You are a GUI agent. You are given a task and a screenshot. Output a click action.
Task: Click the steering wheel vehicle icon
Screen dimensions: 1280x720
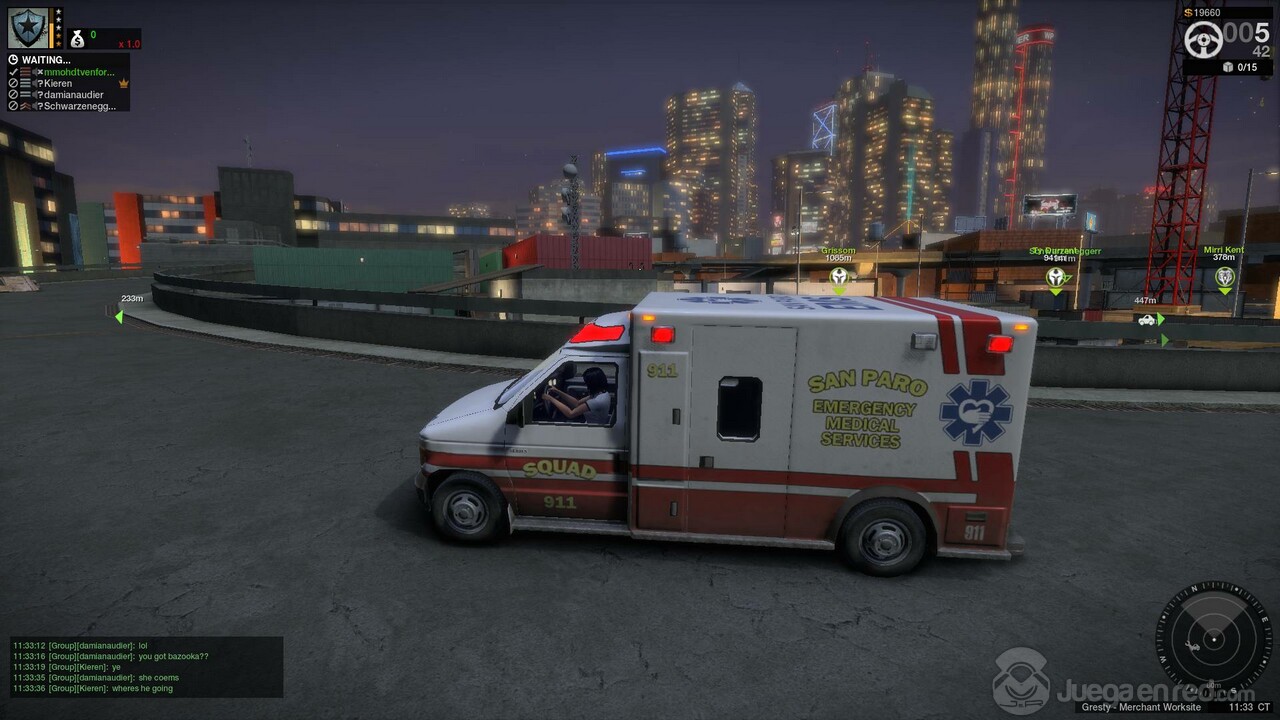point(1203,40)
